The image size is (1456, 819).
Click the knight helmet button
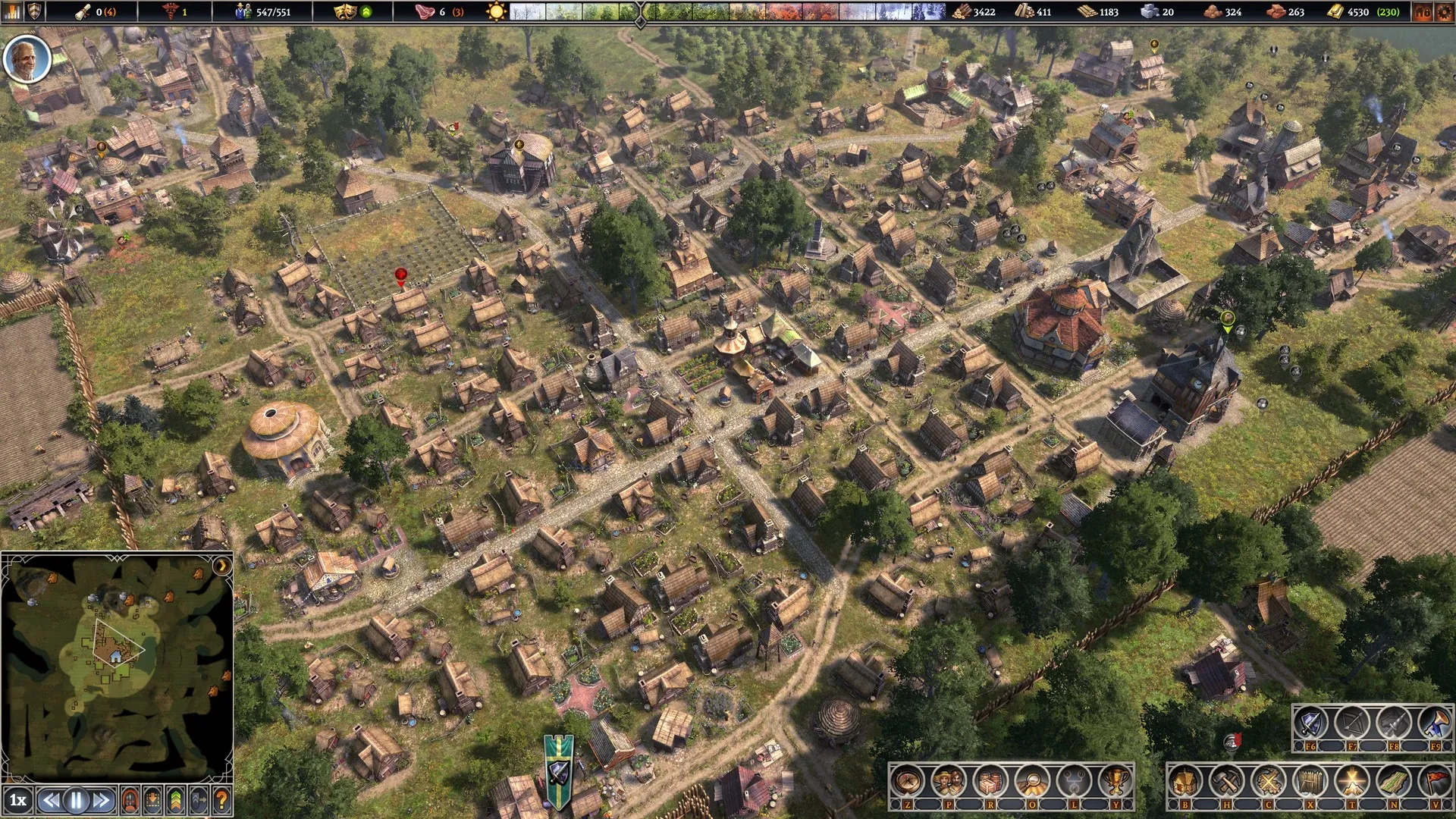[x=130, y=800]
